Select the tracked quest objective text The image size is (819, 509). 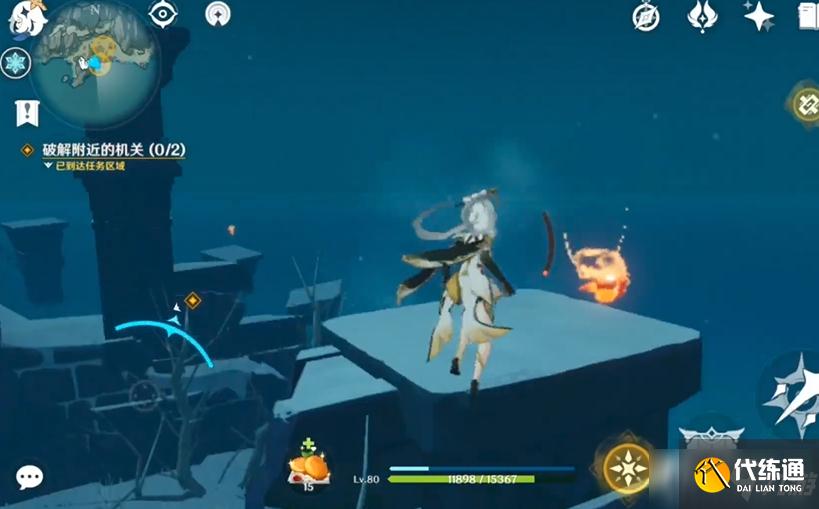(x=113, y=149)
